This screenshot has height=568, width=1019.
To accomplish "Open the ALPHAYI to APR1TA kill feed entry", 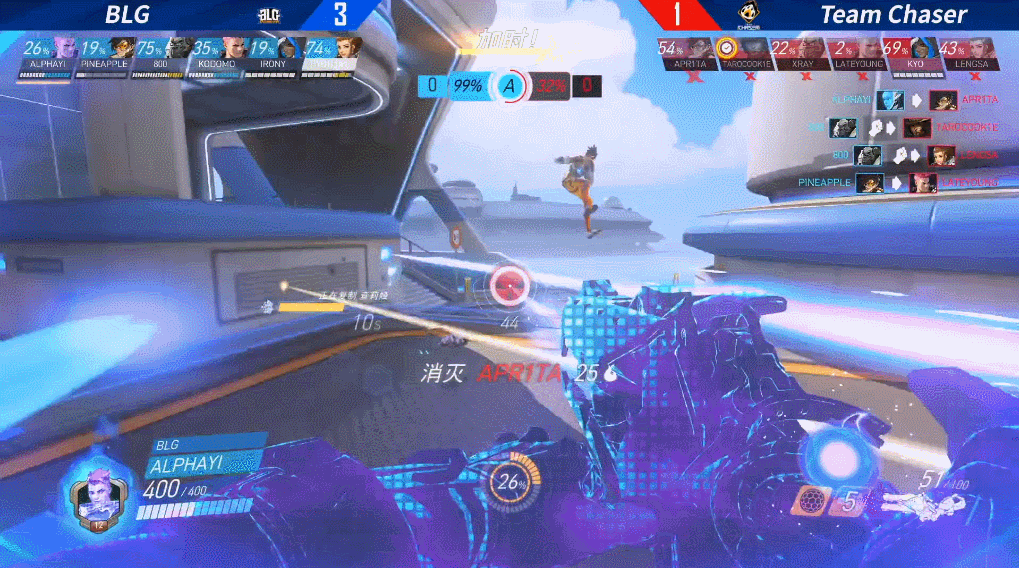I will [x=914, y=100].
